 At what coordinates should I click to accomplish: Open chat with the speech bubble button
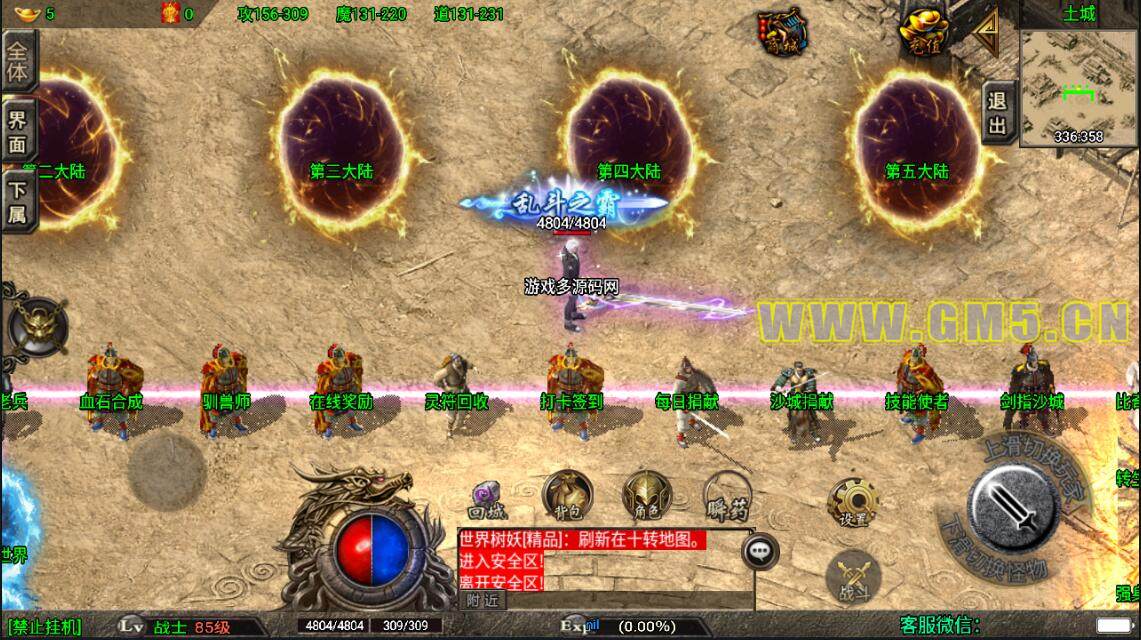pos(761,549)
